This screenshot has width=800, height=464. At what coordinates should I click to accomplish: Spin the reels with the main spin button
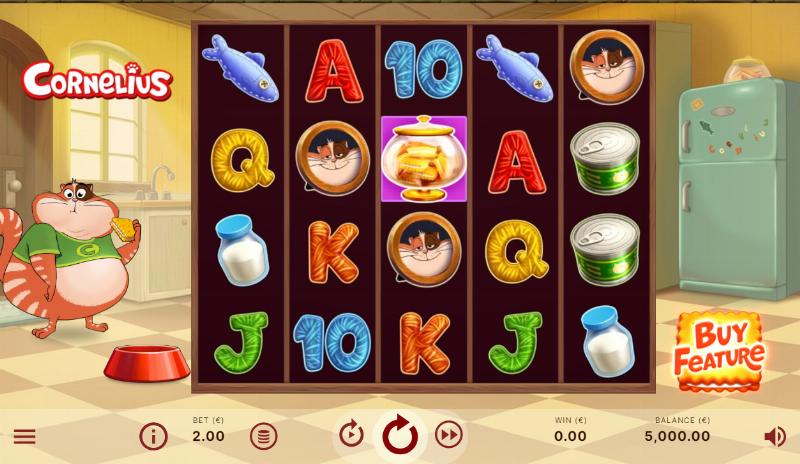[x=400, y=434]
